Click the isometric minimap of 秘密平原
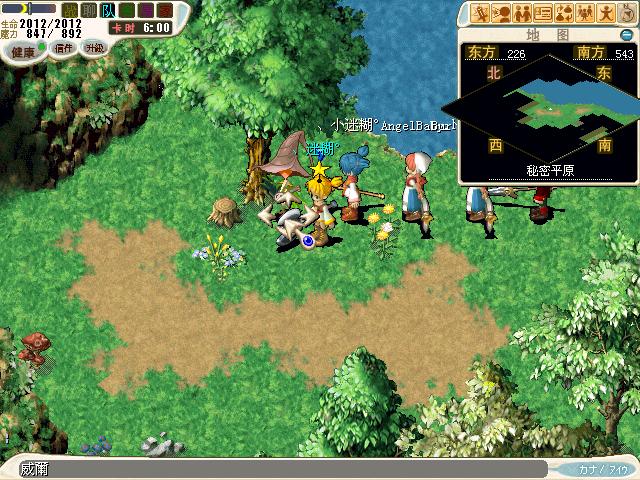The width and height of the screenshot is (640, 480). [548, 103]
